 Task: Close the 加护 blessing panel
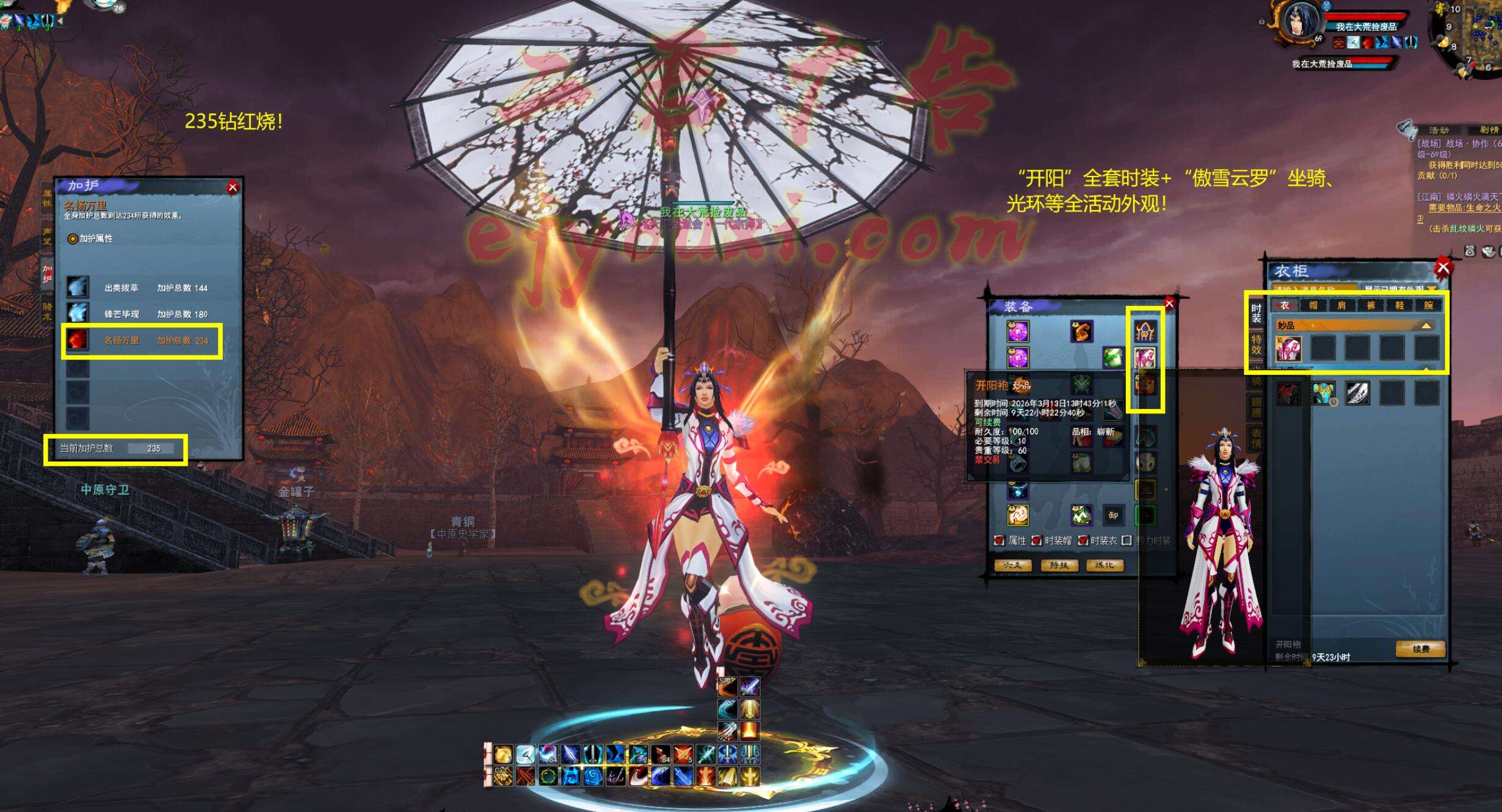click(x=233, y=188)
